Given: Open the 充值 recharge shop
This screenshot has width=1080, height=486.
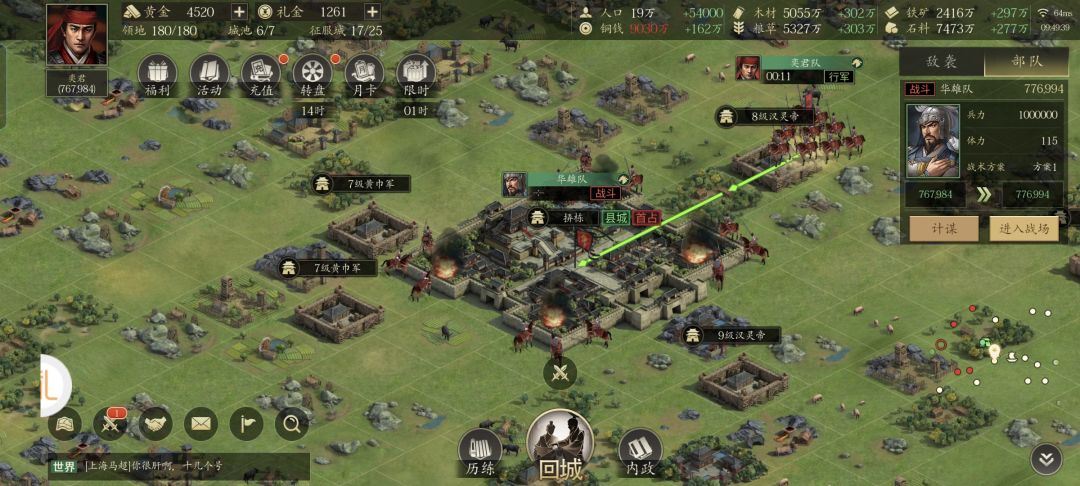Looking at the screenshot, I should [261, 73].
